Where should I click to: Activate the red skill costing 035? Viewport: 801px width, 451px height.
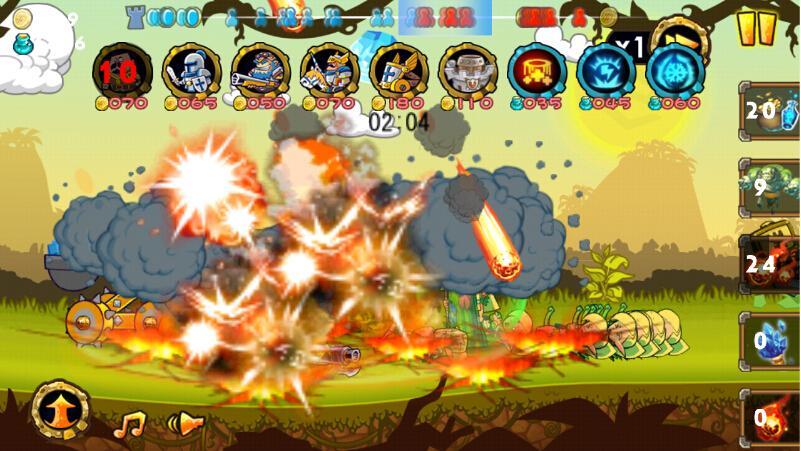pos(537,70)
